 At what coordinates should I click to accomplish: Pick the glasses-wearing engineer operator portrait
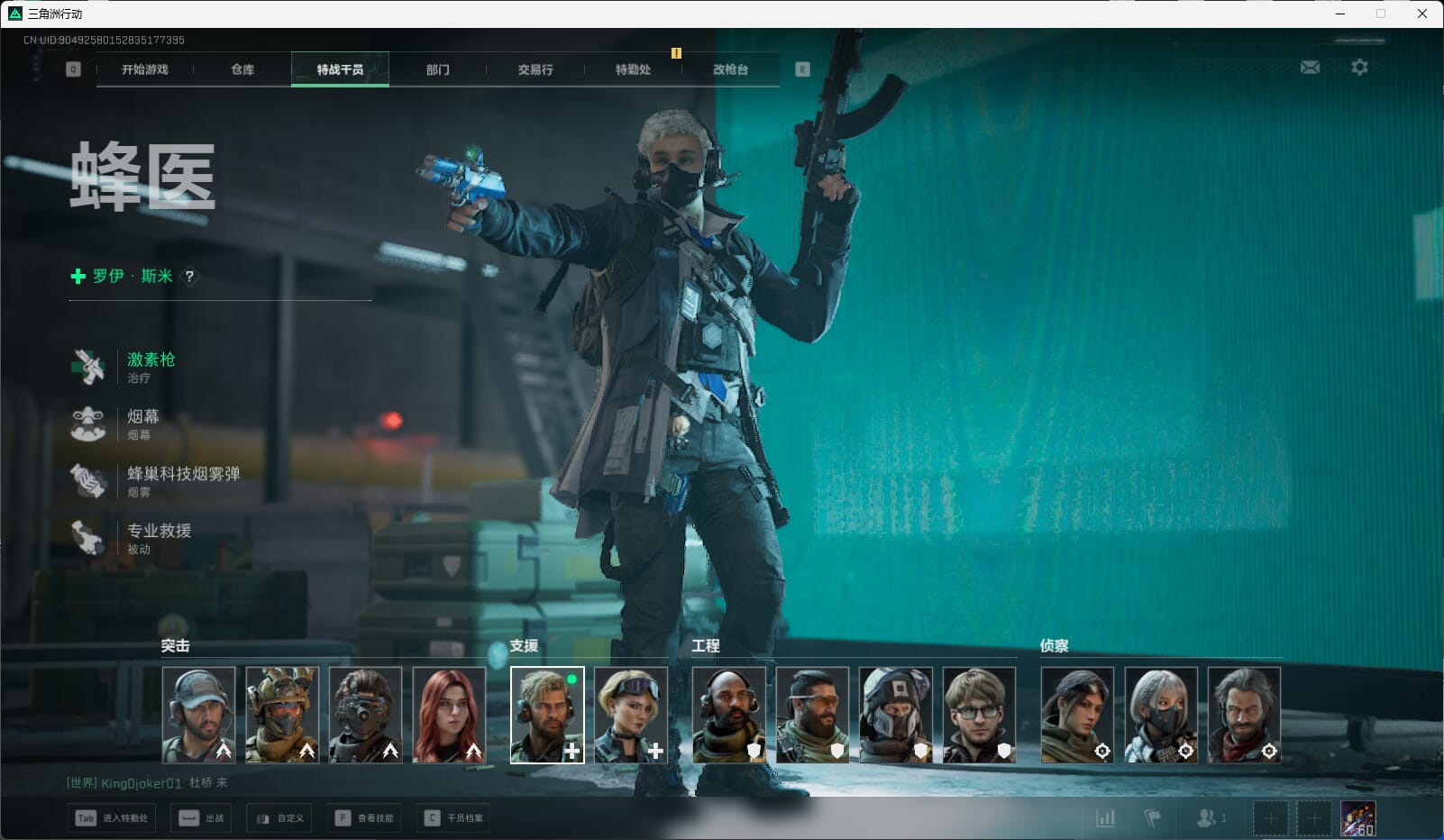[979, 715]
